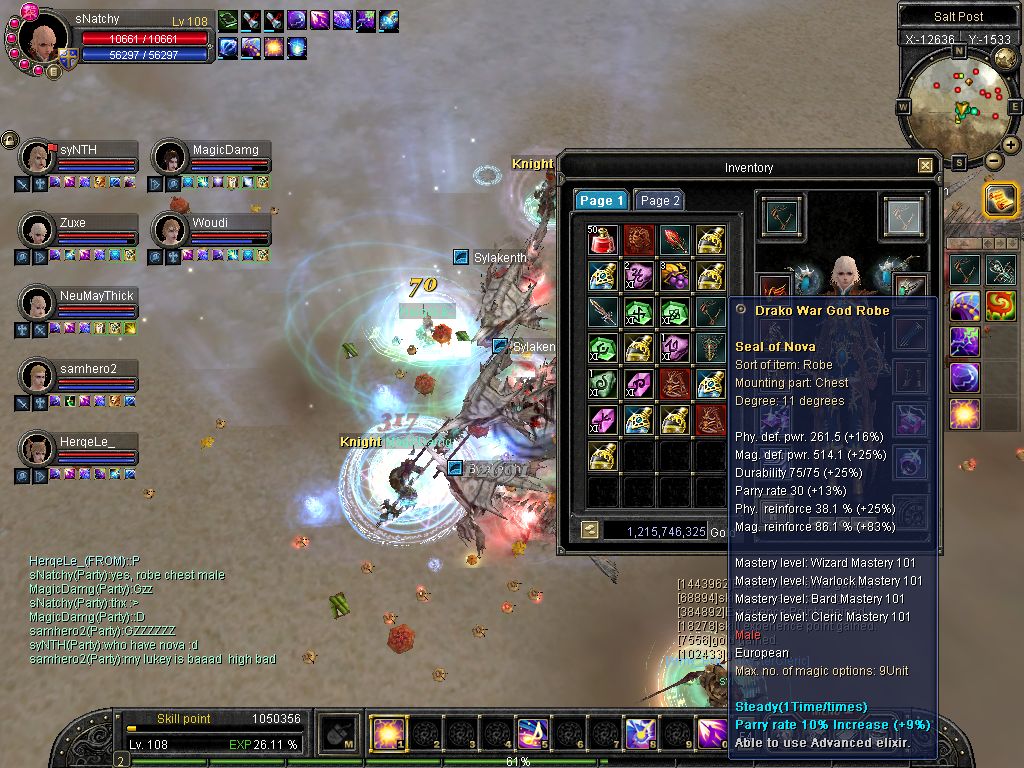The height and width of the screenshot is (768, 1024).
Task: Select the sword item in inventory
Action: click(x=602, y=311)
